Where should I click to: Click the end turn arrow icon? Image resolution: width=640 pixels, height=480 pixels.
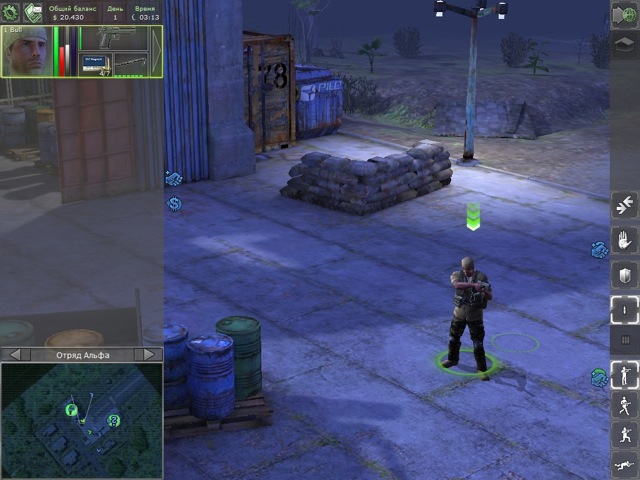(625, 14)
